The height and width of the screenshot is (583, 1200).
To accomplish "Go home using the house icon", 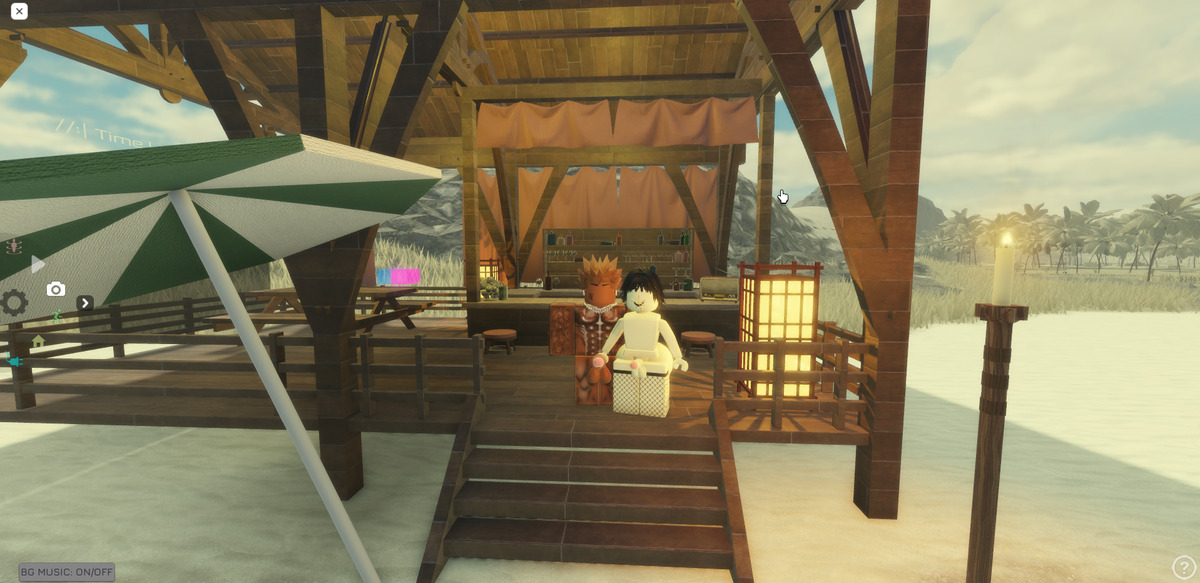I will (38, 341).
